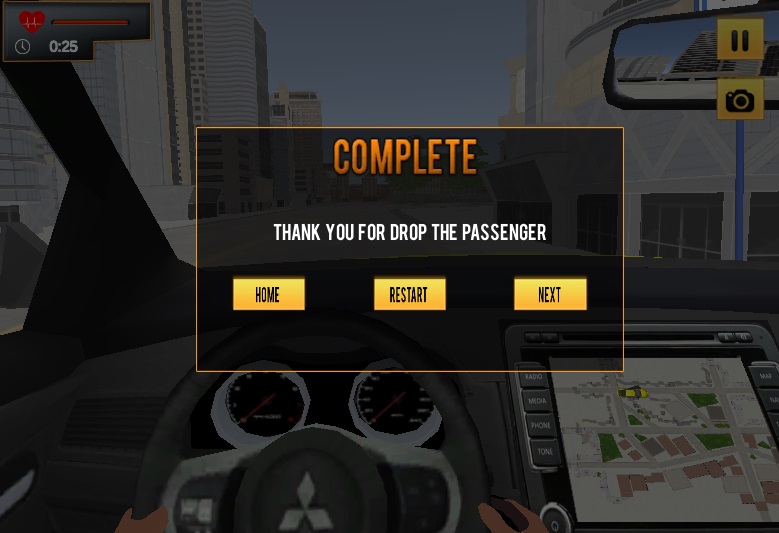Continue with the Next button

tap(550, 294)
